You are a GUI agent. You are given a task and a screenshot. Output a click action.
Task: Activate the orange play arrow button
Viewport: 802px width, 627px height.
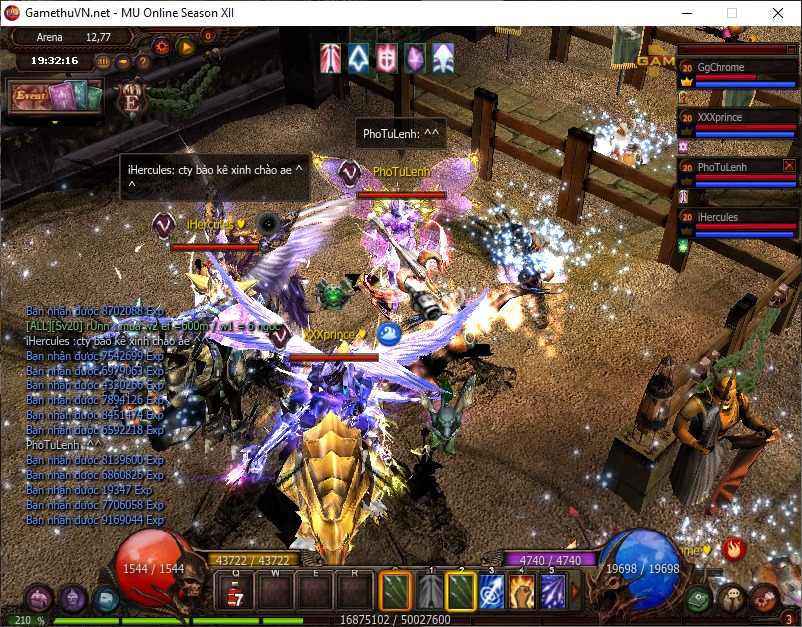click(x=185, y=46)
